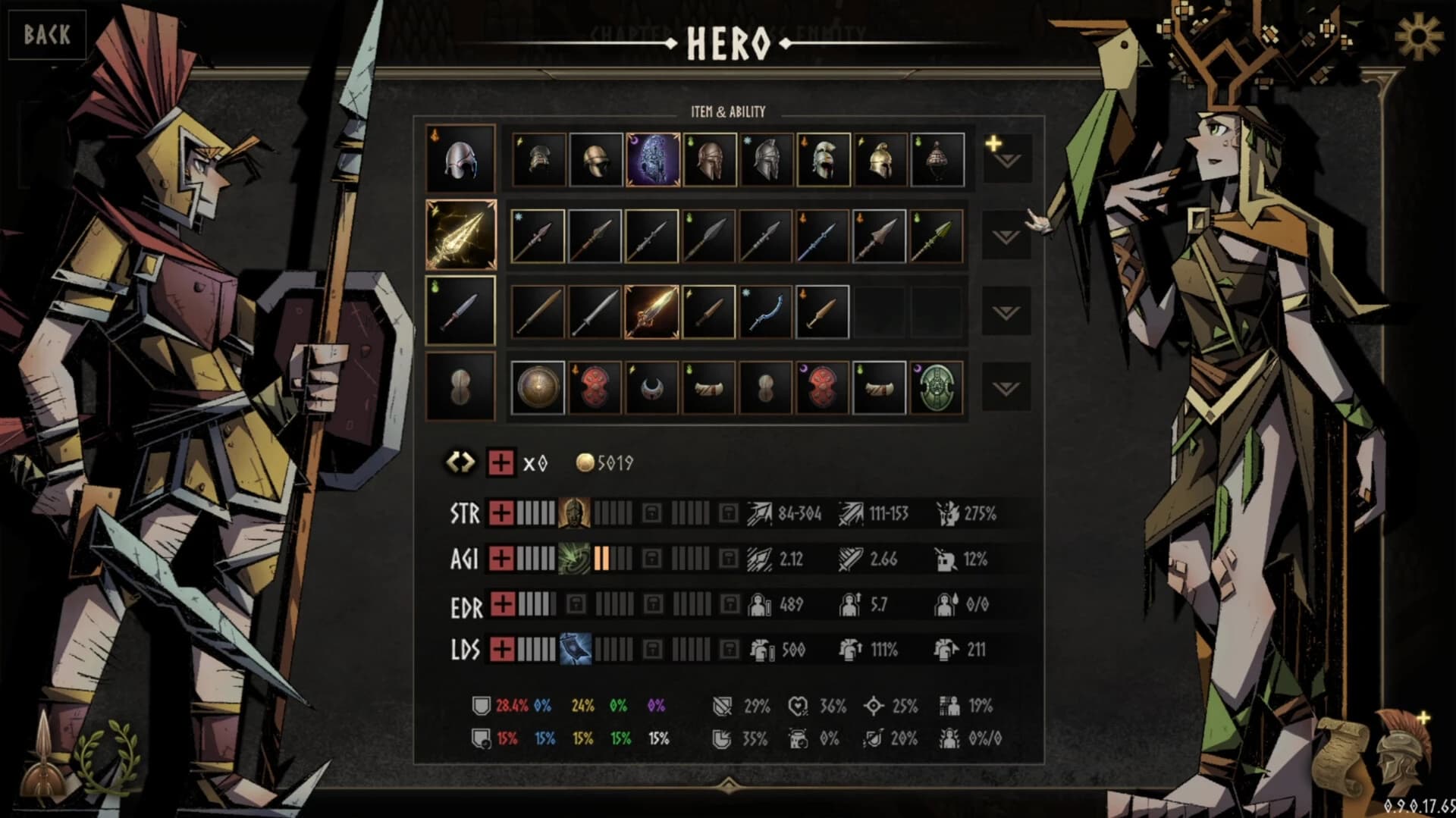Select the green swirl AGI ability icon
Image resolution: width=1456 pixels, height=818 pixels.
(575, 559)
